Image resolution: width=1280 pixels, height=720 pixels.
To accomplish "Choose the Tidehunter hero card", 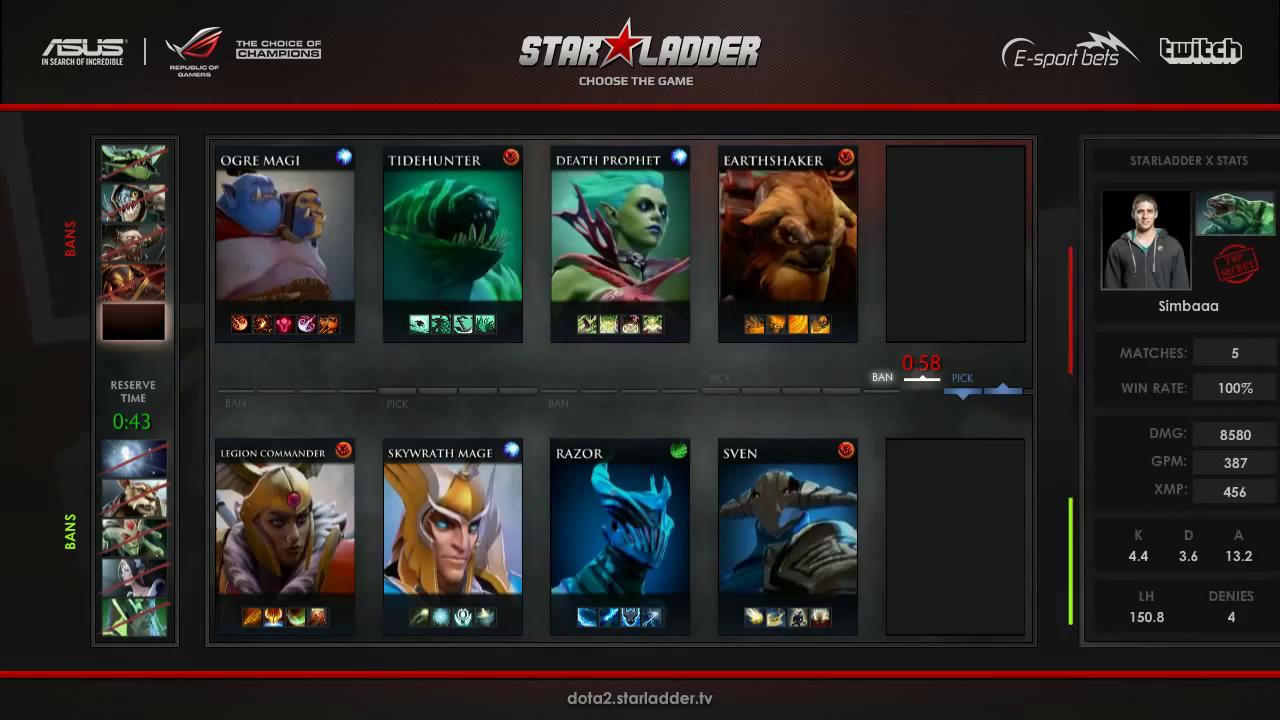I will pos(452,243).
